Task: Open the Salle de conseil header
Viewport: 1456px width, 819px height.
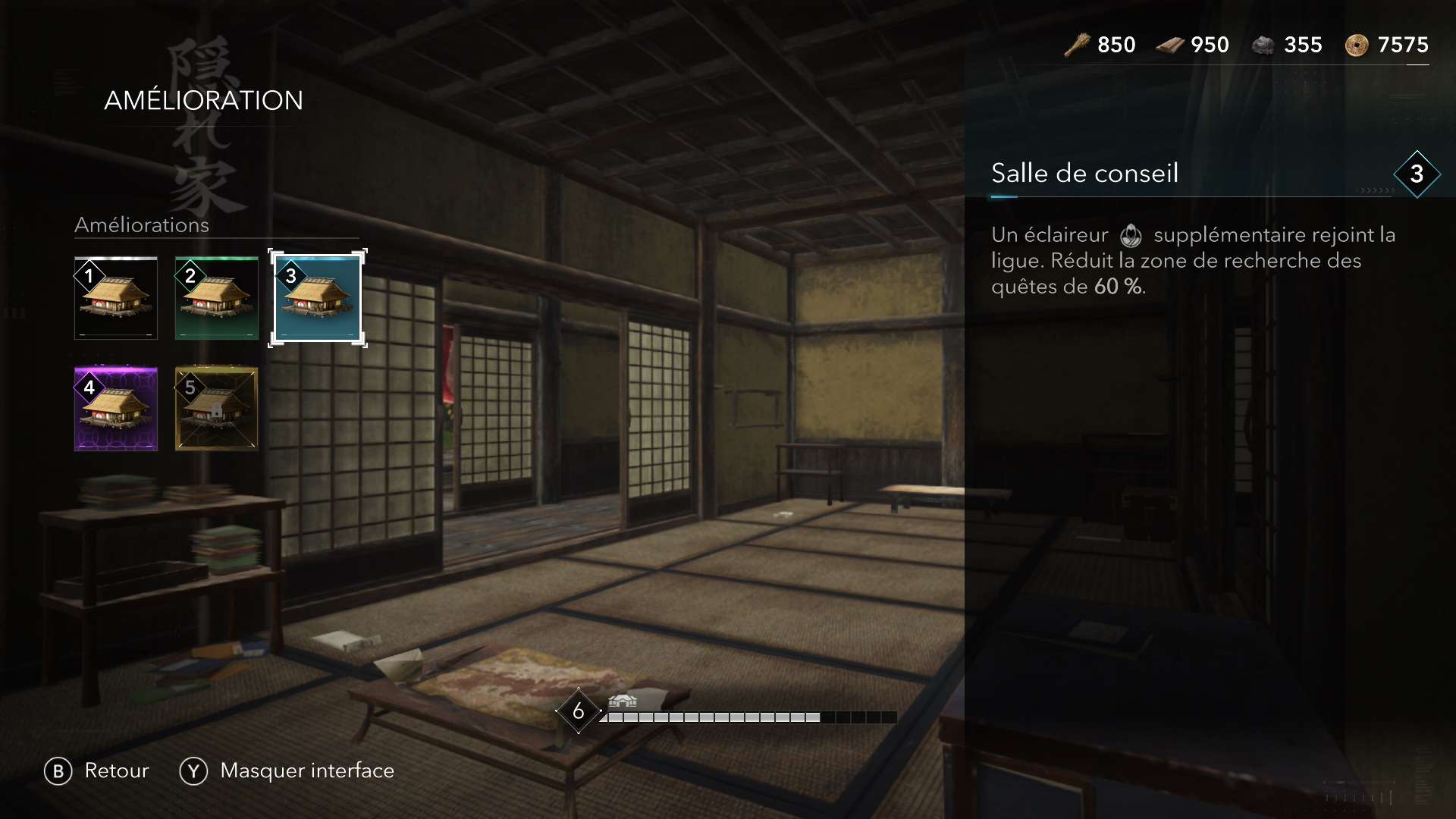Action: tap(1085, 173)
